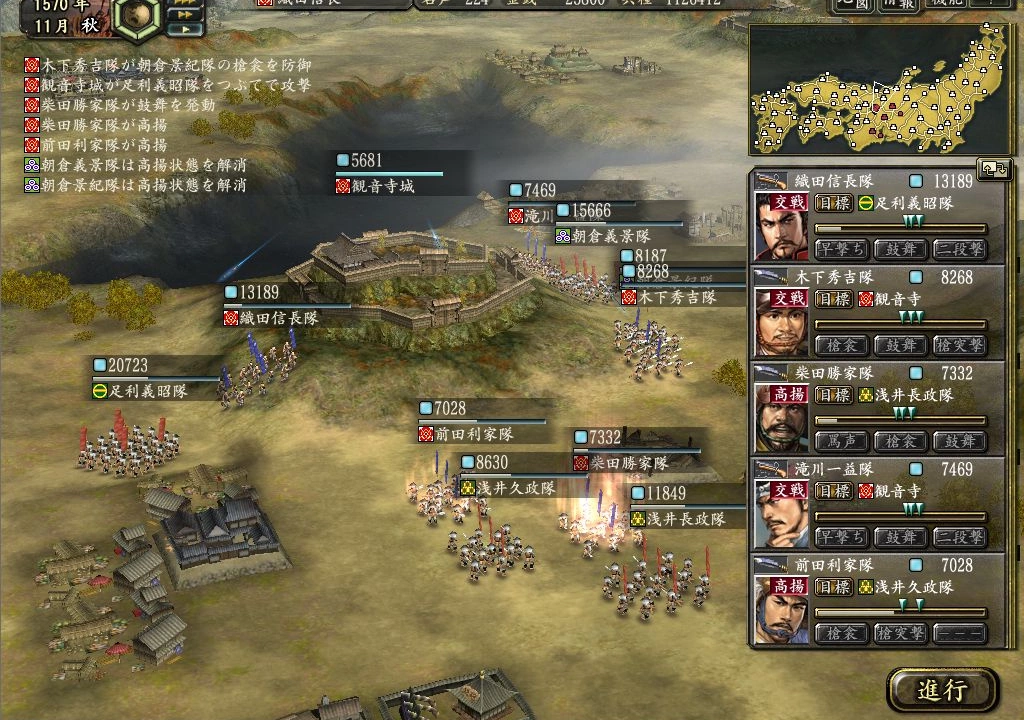Image resolution: width=1024 pixels, height=720 pixels.
Task: Use 槍衾 tactic for 前田利家隊
Action: tap(841, 633)
